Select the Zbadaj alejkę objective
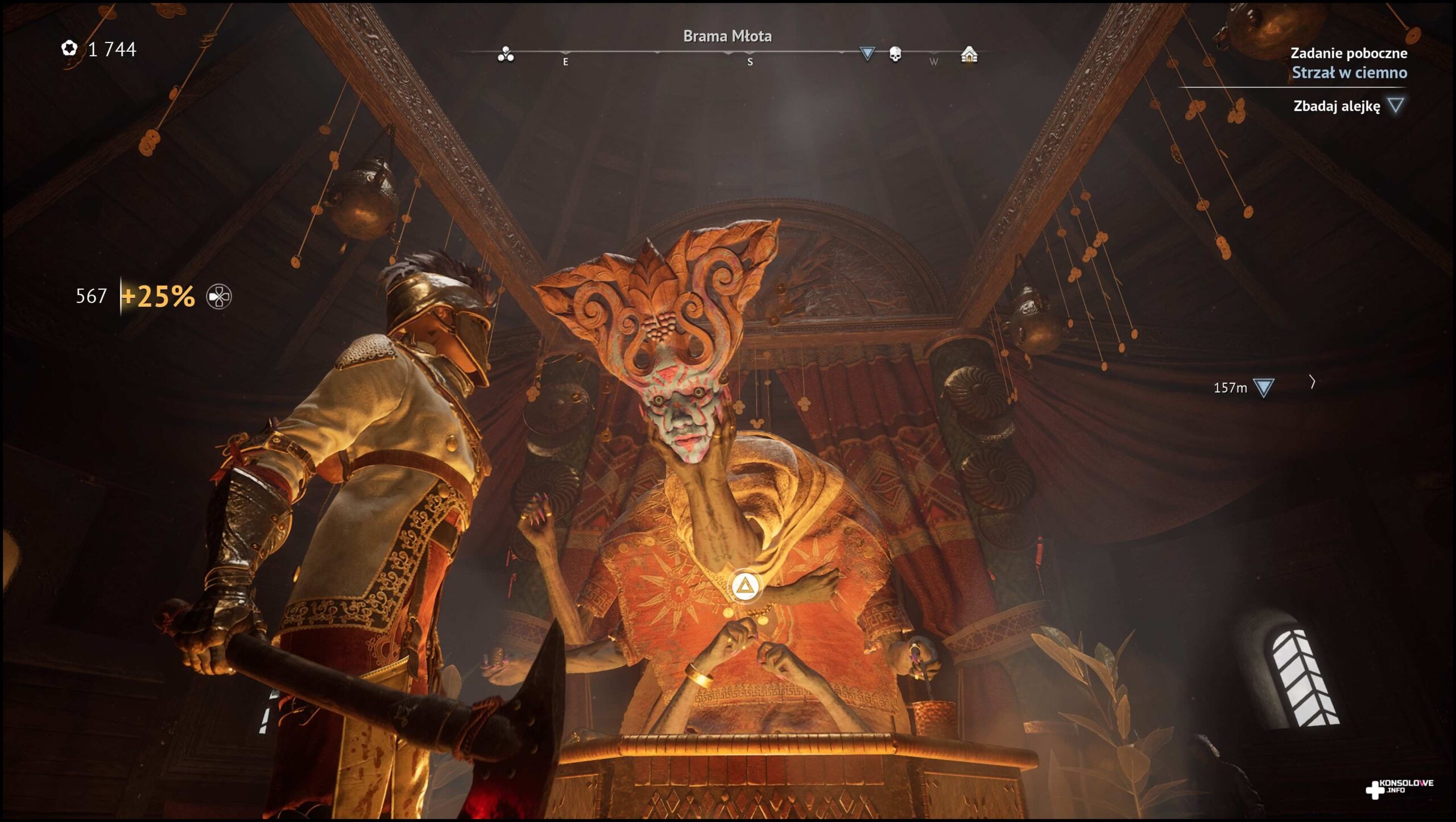This screenshot has width=1456, height=822. [x=1337, y=106]
